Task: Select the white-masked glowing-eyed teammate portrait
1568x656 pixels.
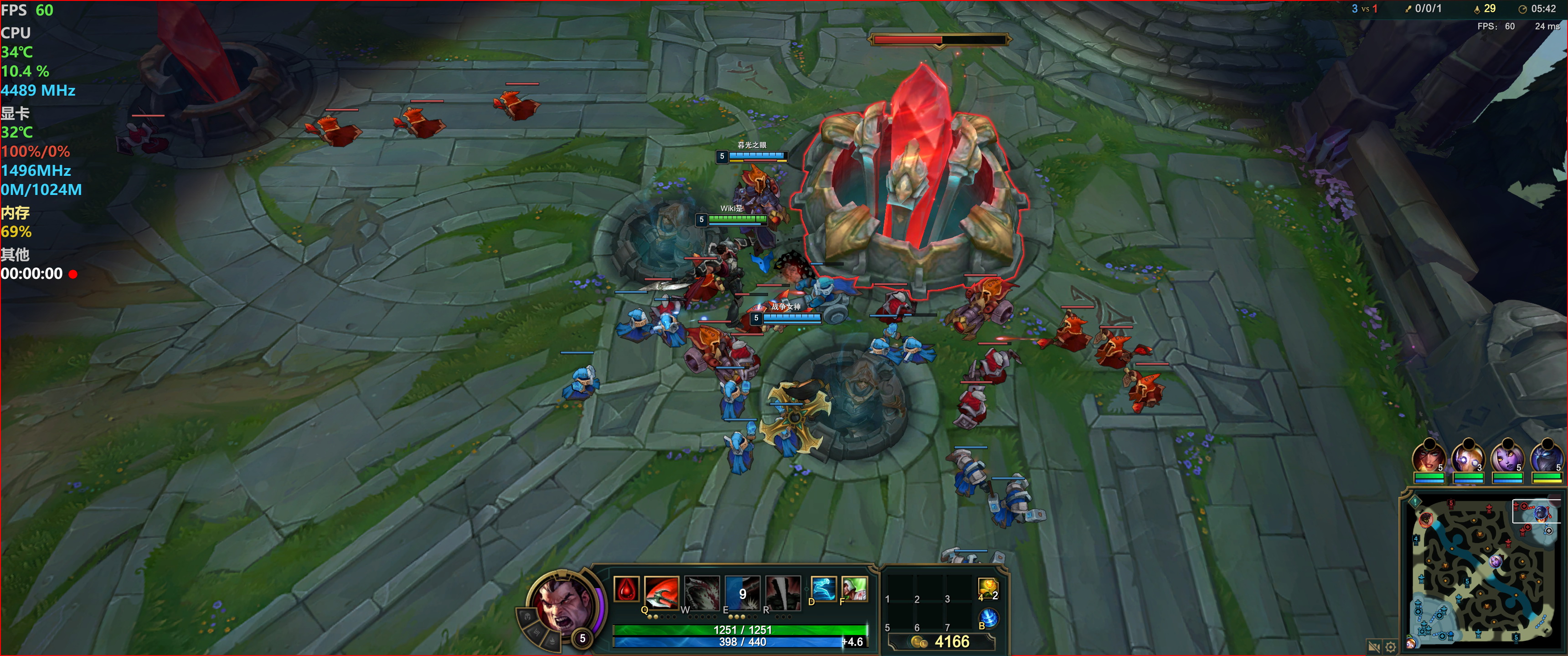Action: (x=1467, y=456)
